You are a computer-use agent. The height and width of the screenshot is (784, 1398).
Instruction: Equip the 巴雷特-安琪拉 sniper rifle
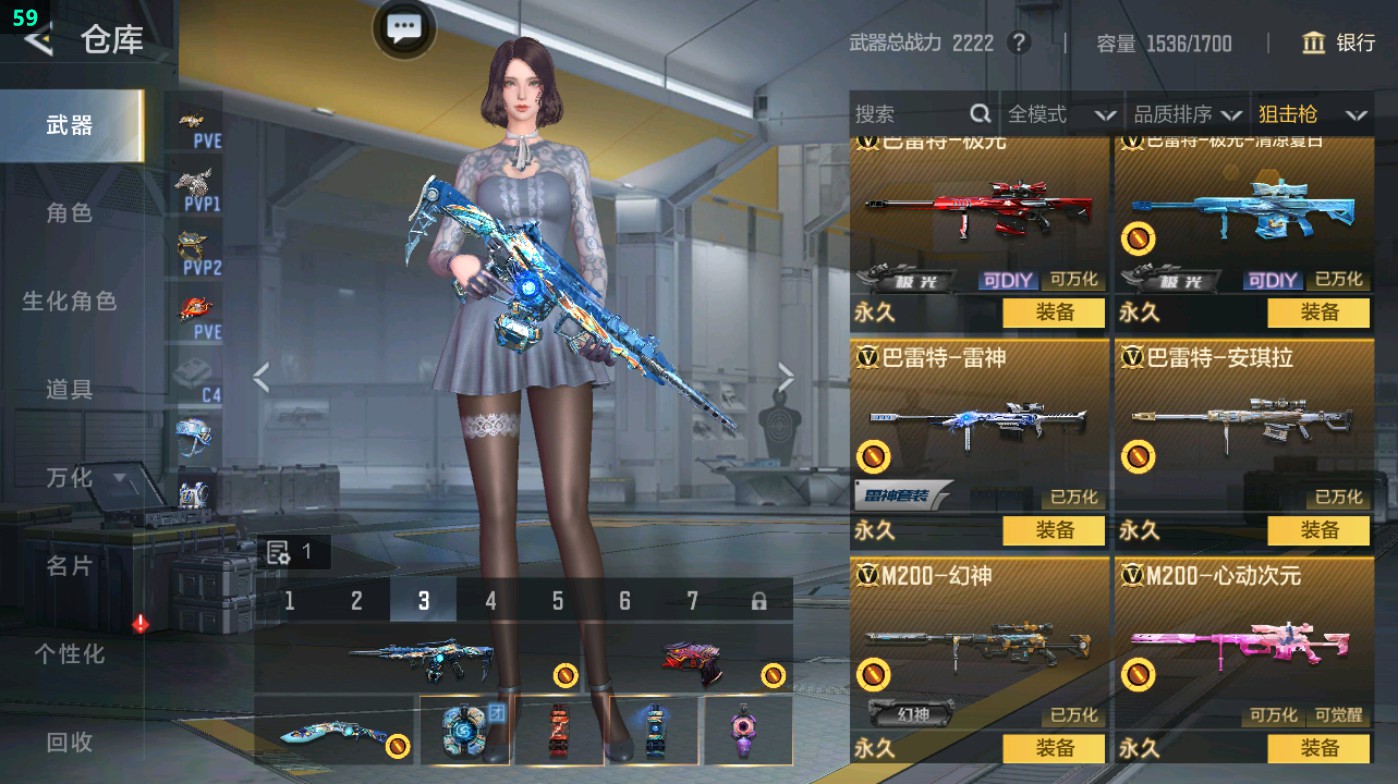(1318, 530)
